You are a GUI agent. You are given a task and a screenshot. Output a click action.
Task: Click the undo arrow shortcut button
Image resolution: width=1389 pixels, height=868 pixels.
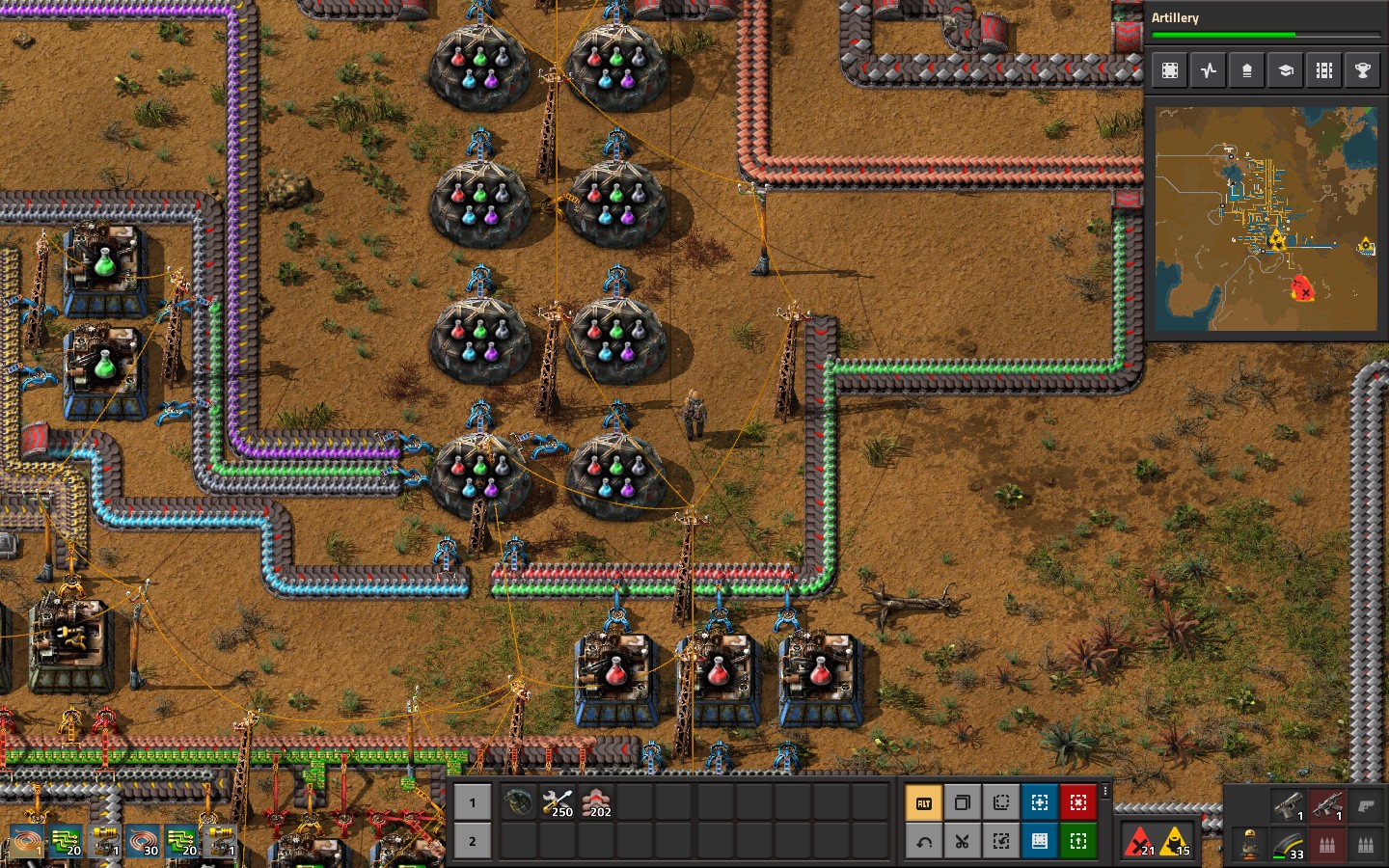pyautogui.click(x=923, y=841)
